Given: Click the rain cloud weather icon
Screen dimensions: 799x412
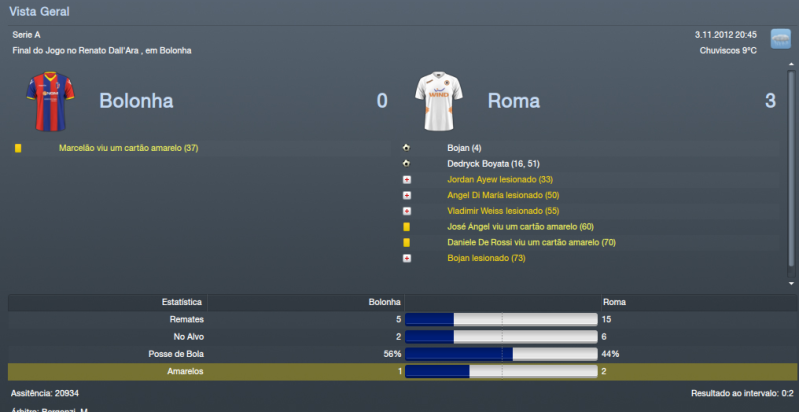Looking at the screenshot, I should tap(780, 40).
